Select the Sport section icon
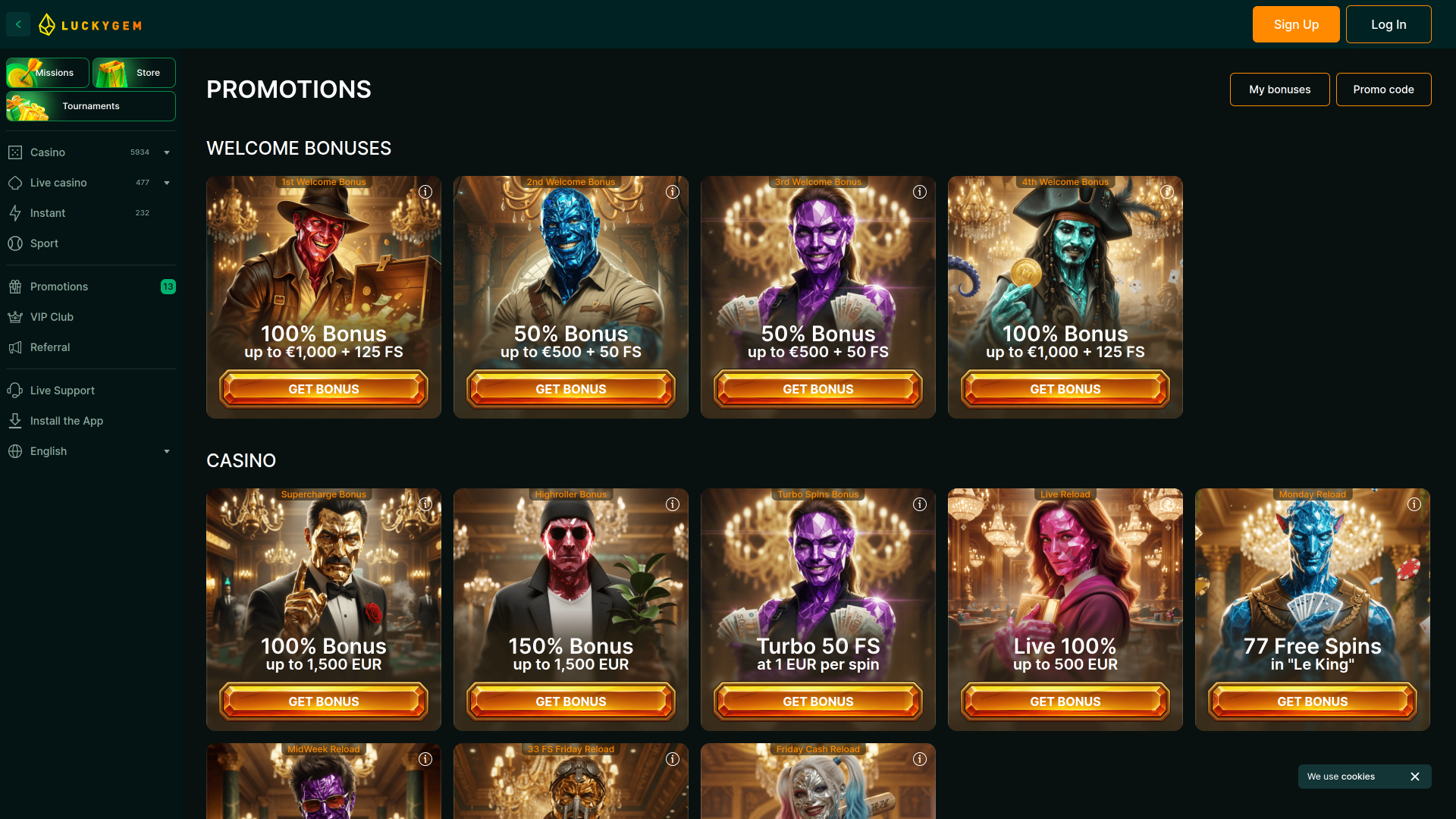This screenshot has width=1456, height=819. coord(16,243)
